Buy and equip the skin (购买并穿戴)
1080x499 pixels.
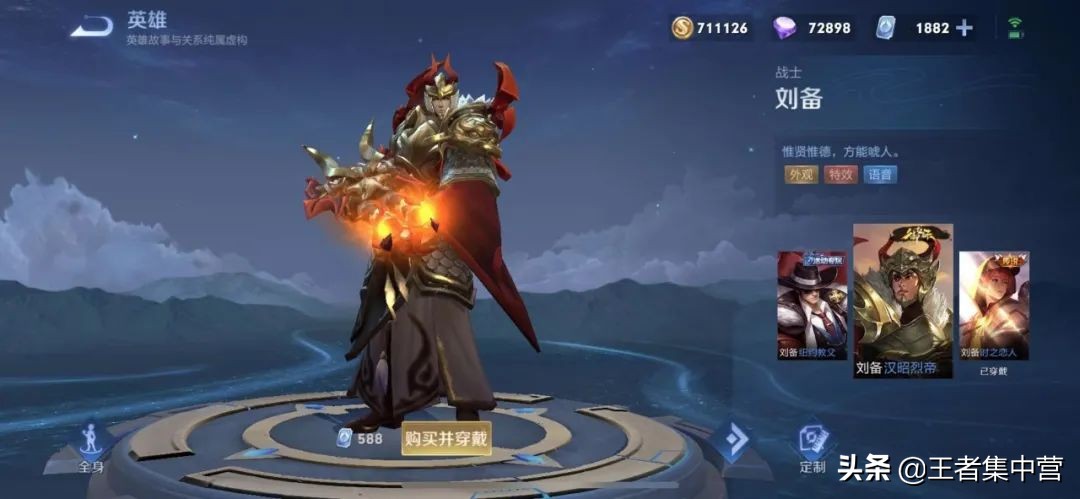[x=447, y=438]
